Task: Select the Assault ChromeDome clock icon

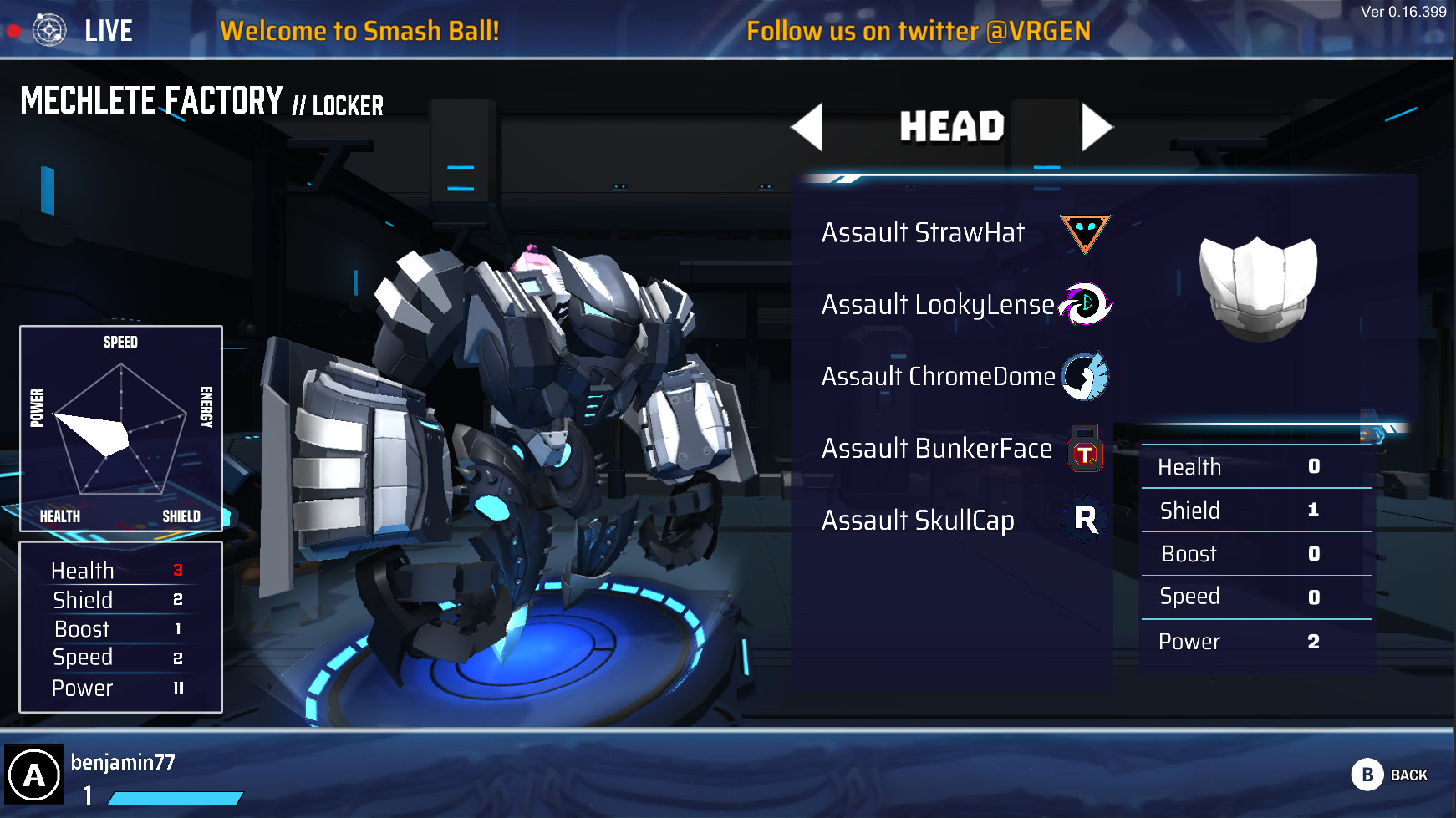Action: tap(1084, 376)
